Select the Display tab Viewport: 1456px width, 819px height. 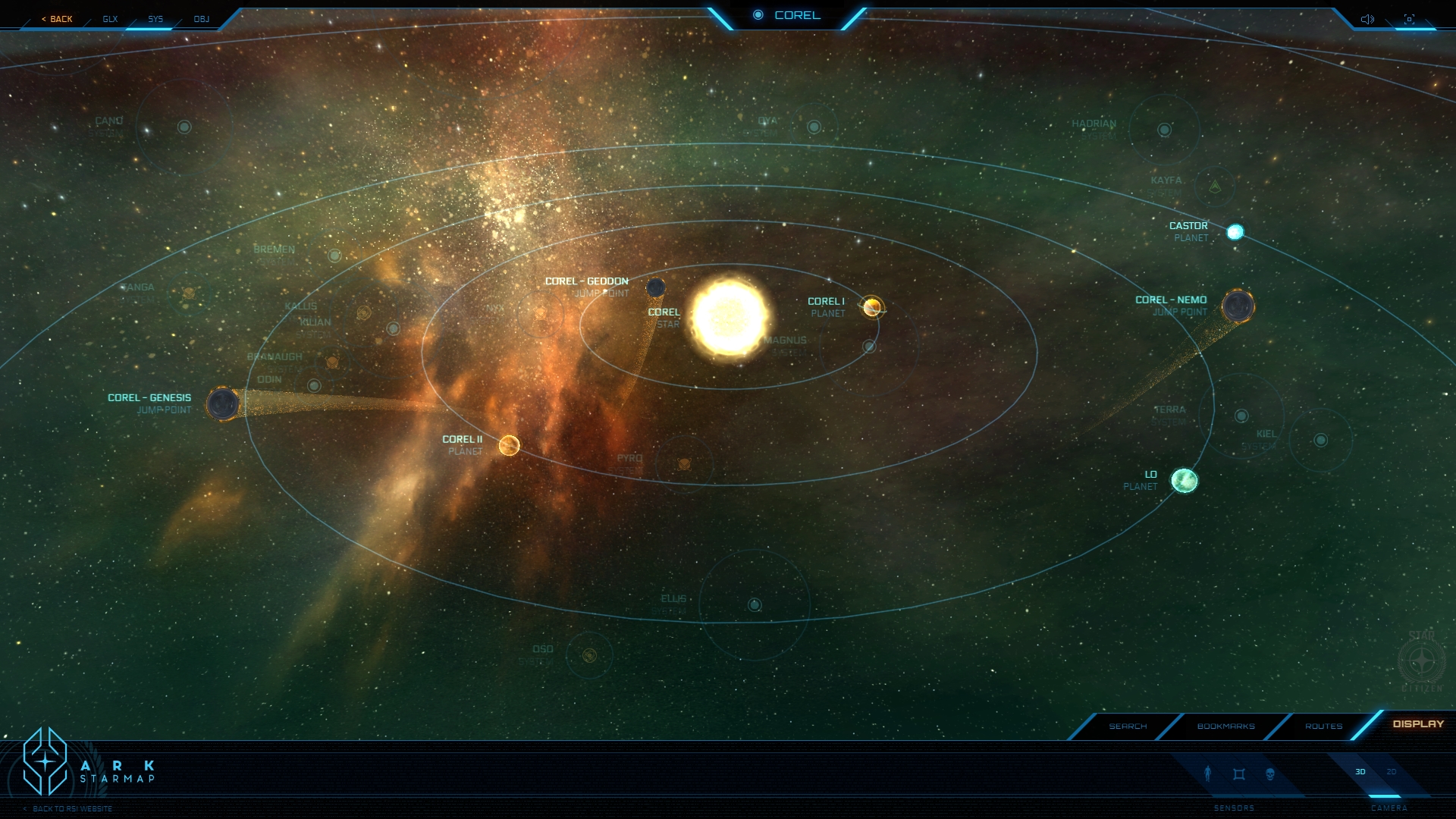(x=1418, y=724)
